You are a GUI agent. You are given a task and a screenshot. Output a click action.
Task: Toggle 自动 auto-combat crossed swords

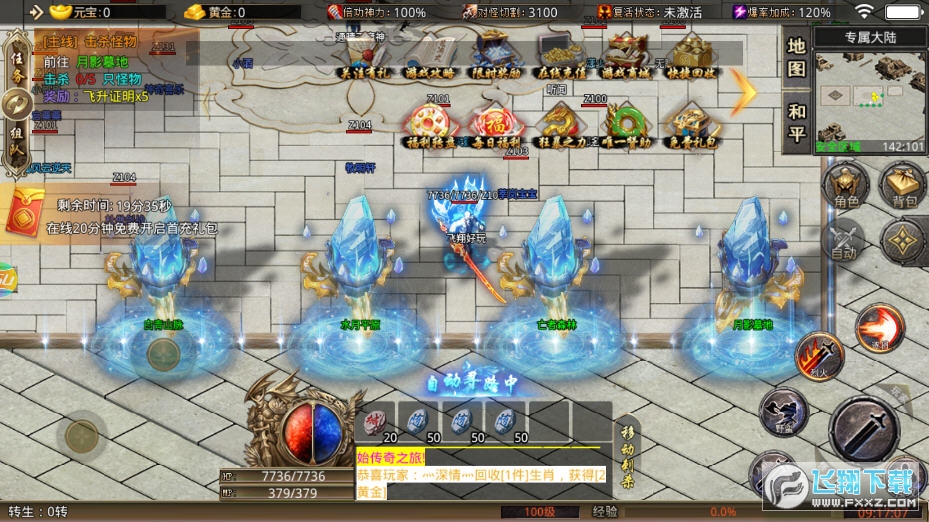pos(846,242)
